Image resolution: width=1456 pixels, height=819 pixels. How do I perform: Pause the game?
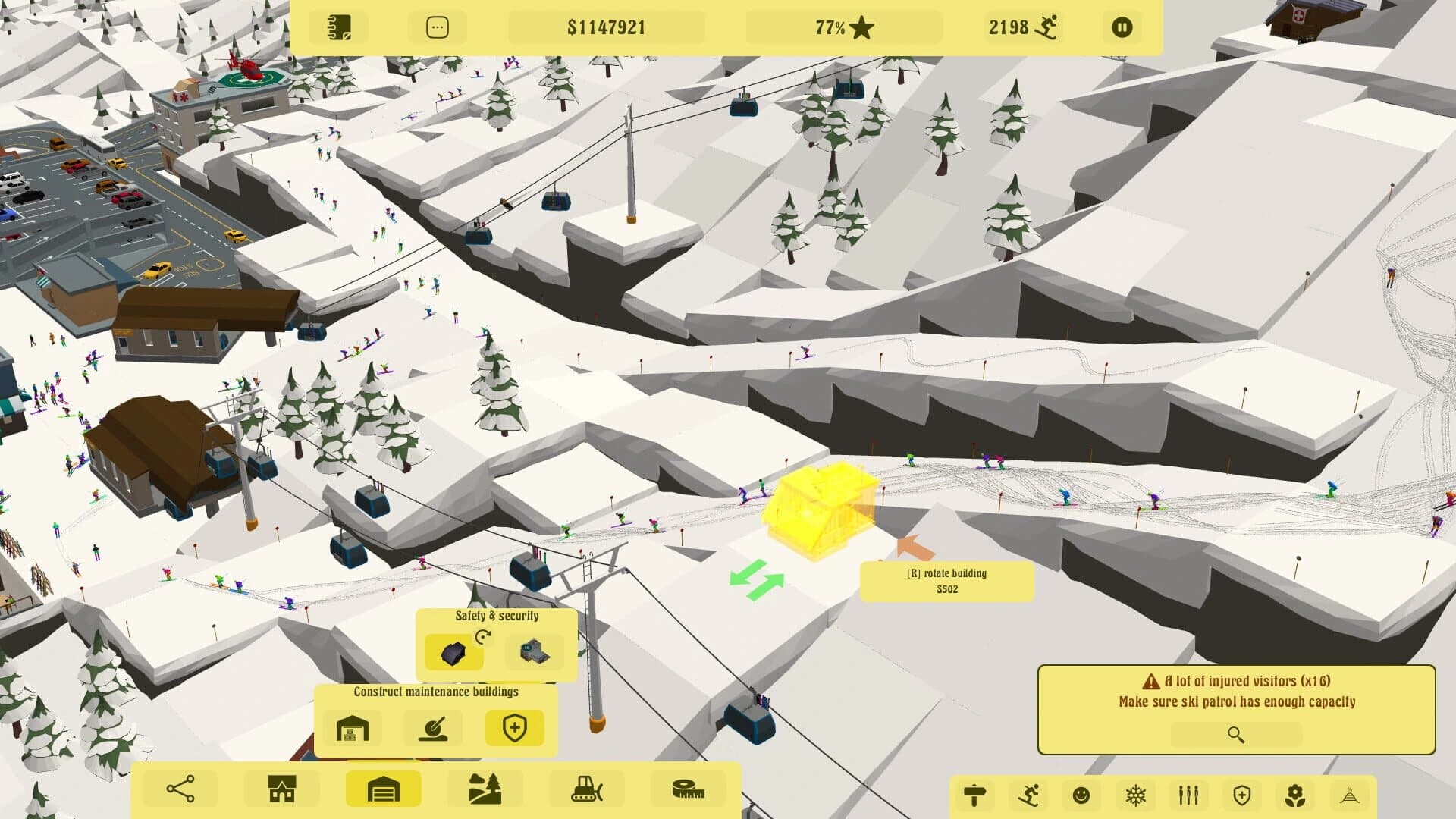[1122, 27]
